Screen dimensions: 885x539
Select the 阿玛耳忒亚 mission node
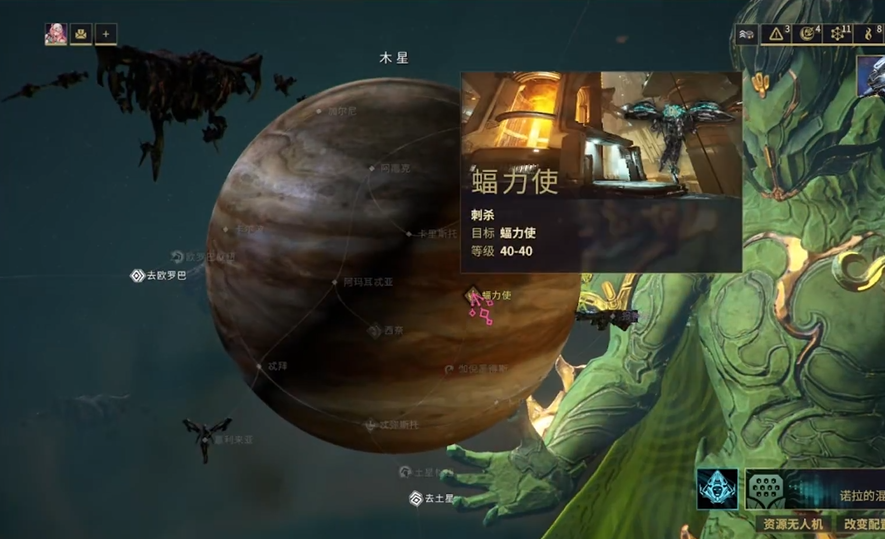pos(335,282)
